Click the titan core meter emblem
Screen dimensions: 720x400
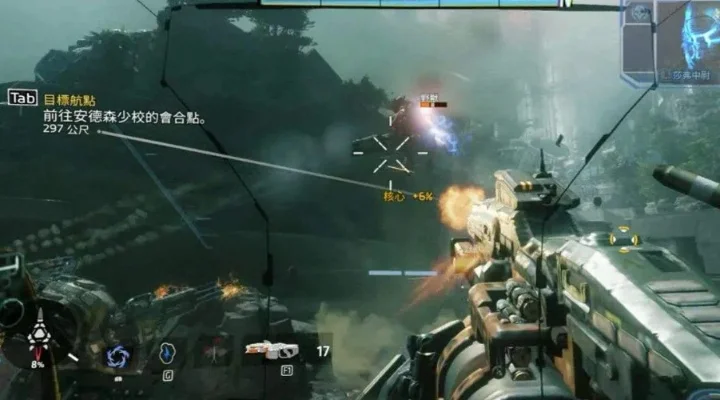39,338
